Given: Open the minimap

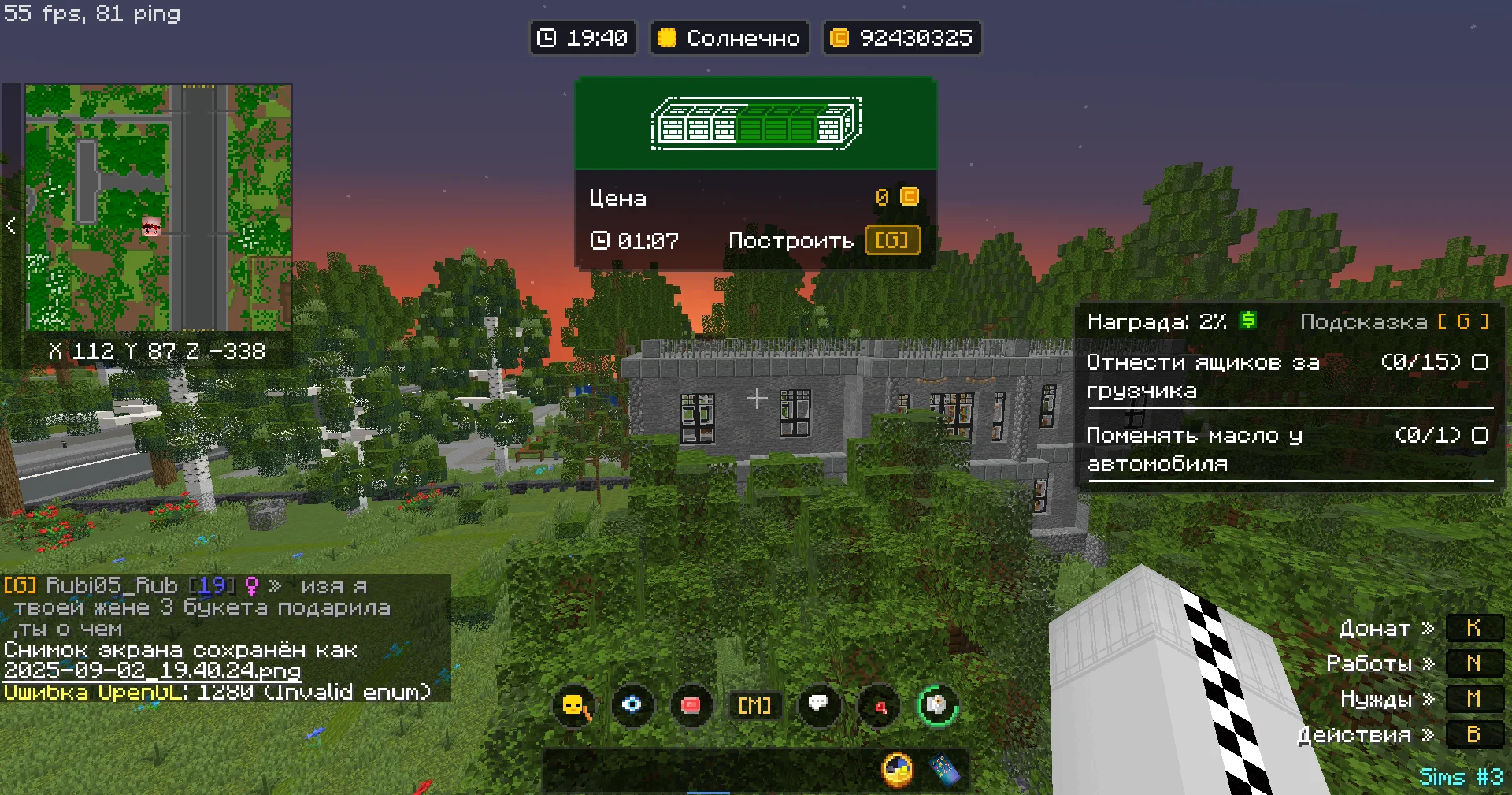Looking at the screenshot, I should coord(158,207).
